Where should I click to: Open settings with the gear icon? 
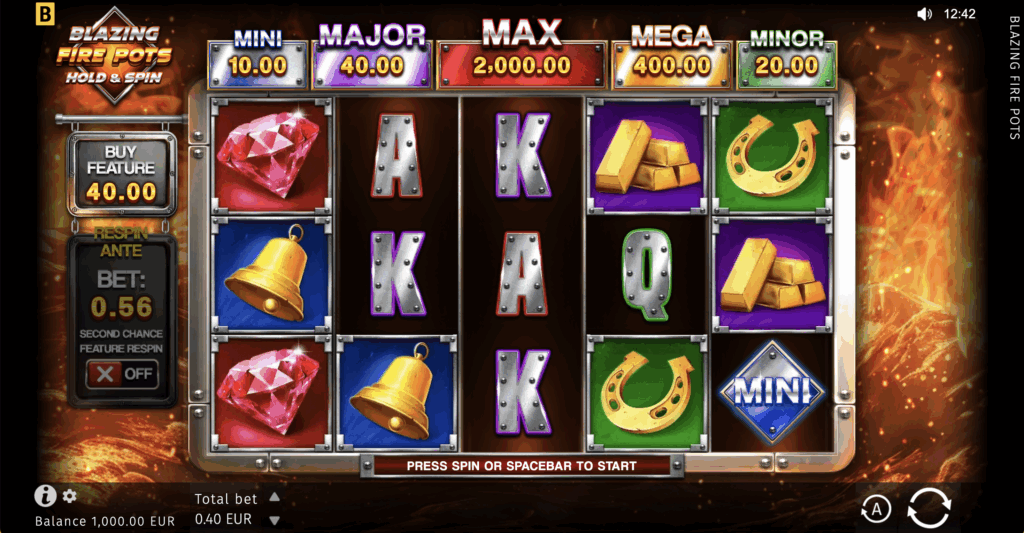click(x=70, y=496)
